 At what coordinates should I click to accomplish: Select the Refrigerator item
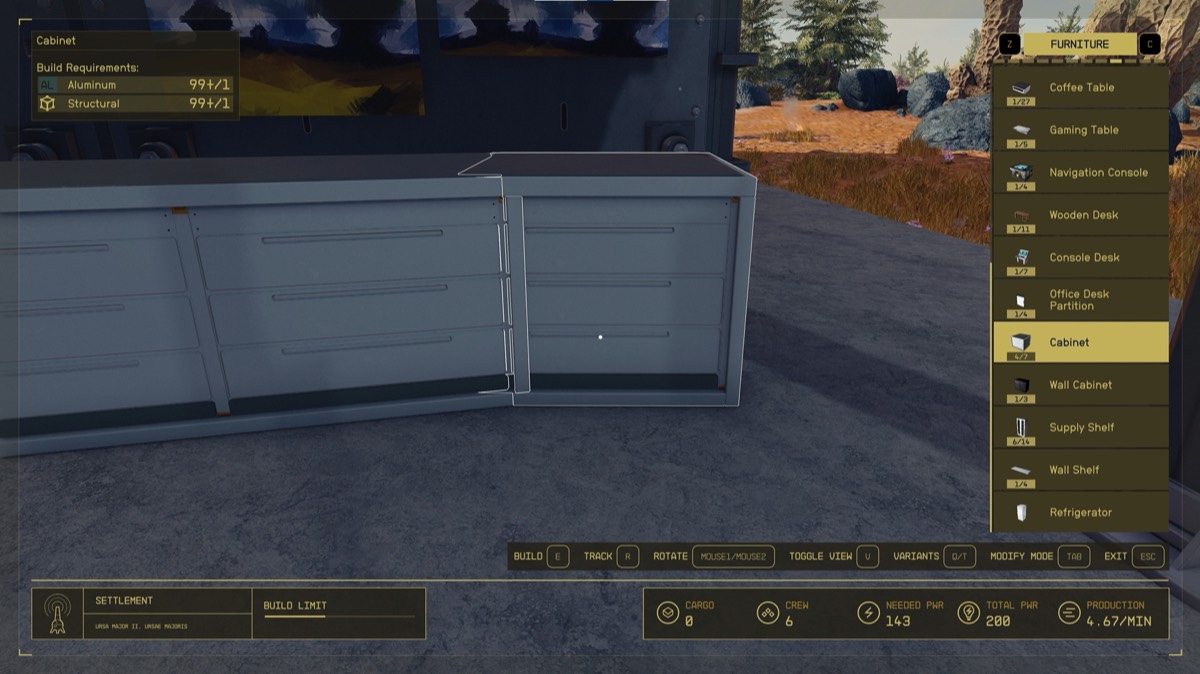(1080, 512)
